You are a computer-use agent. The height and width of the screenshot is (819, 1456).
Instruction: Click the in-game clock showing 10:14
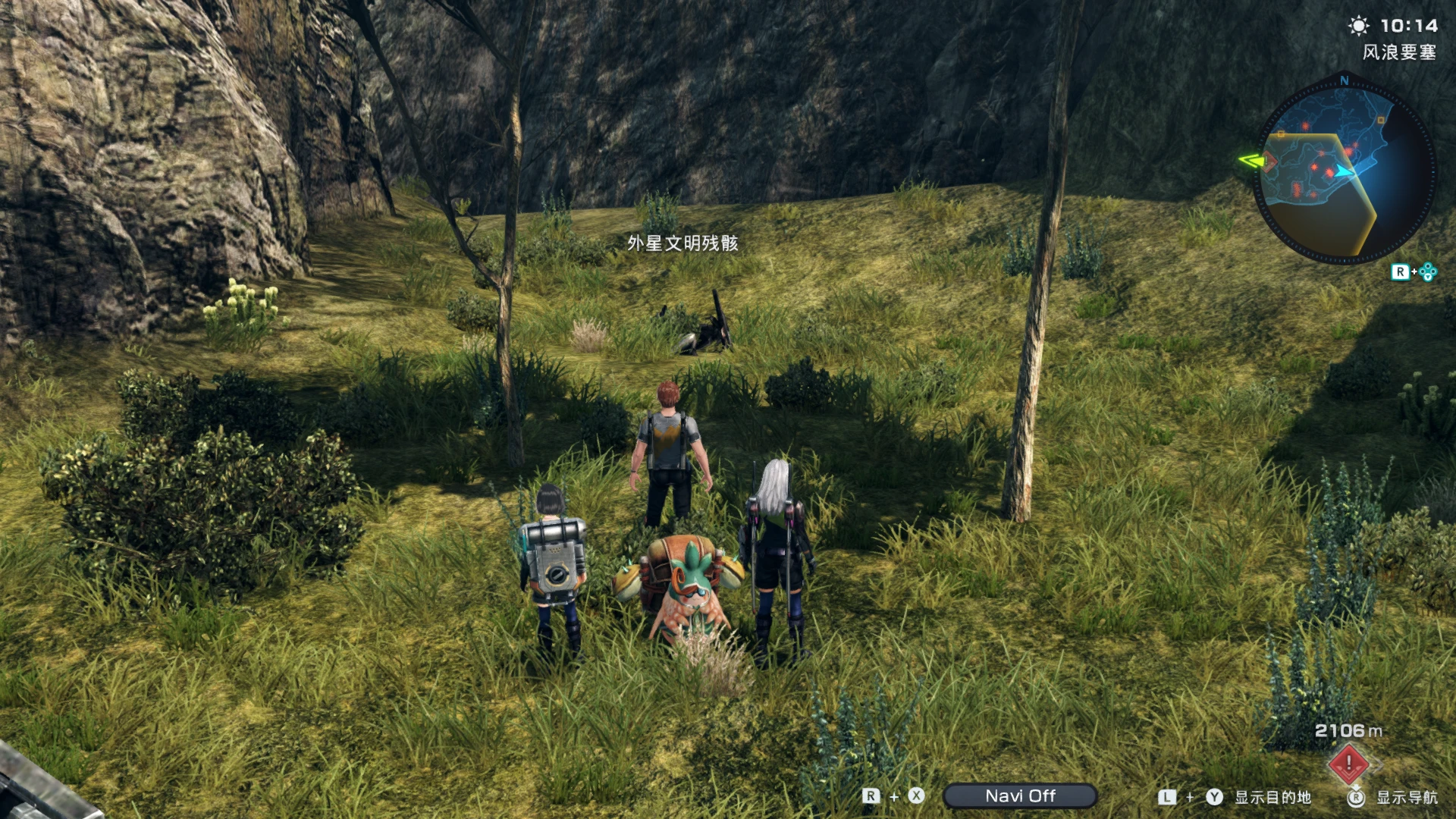tap(1409, 25)
